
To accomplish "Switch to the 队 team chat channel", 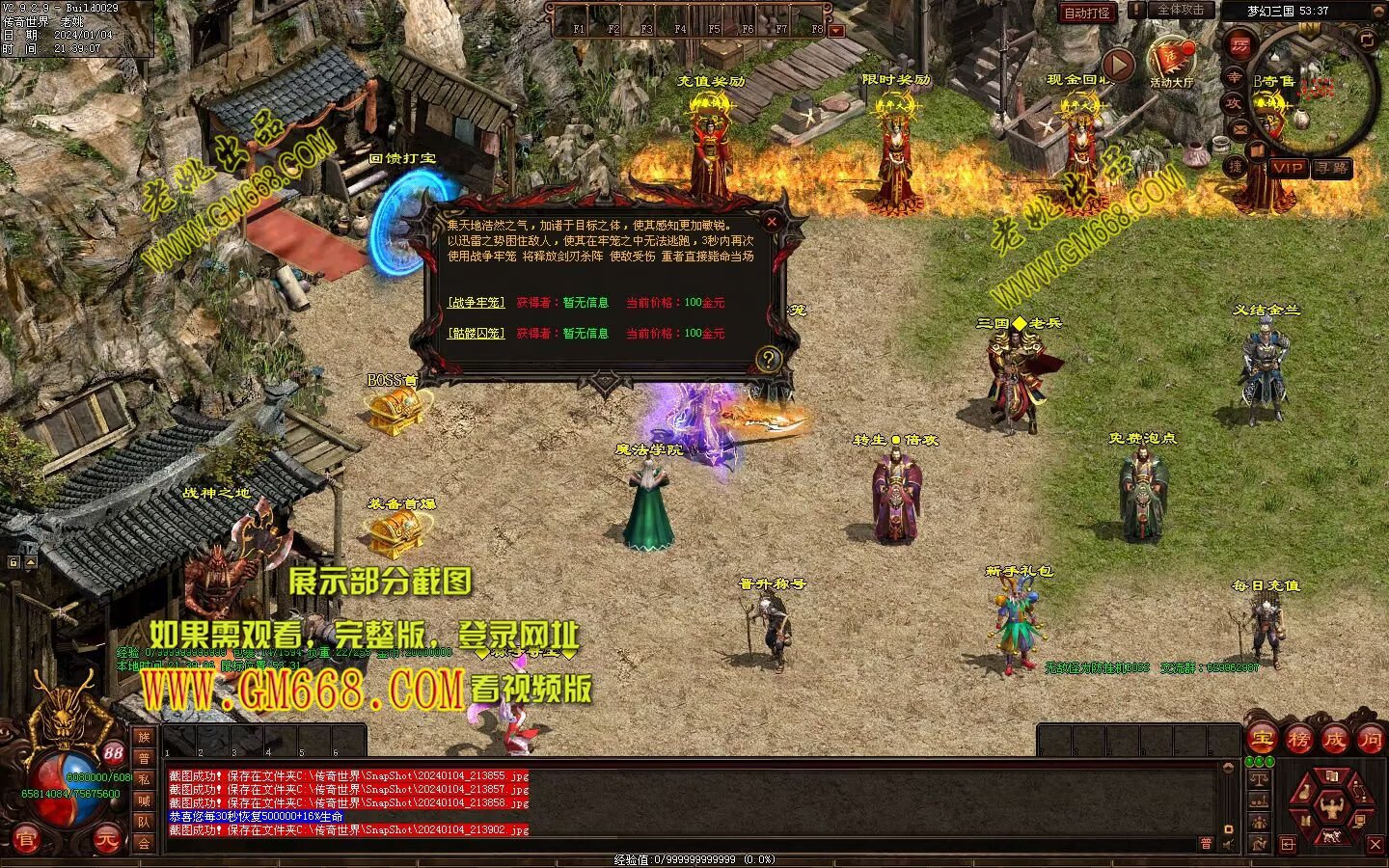I will point(144,822).
